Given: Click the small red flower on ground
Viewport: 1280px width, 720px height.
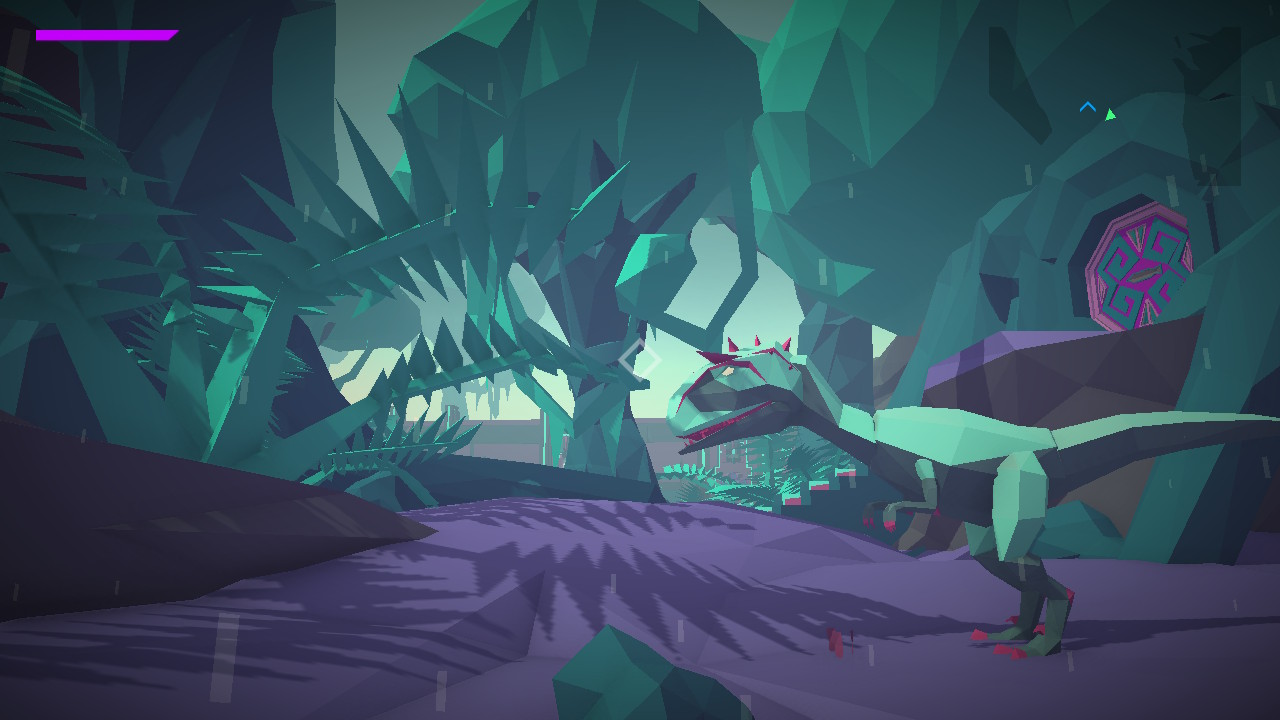Looking at the screenshot, I should coord(836,640).
